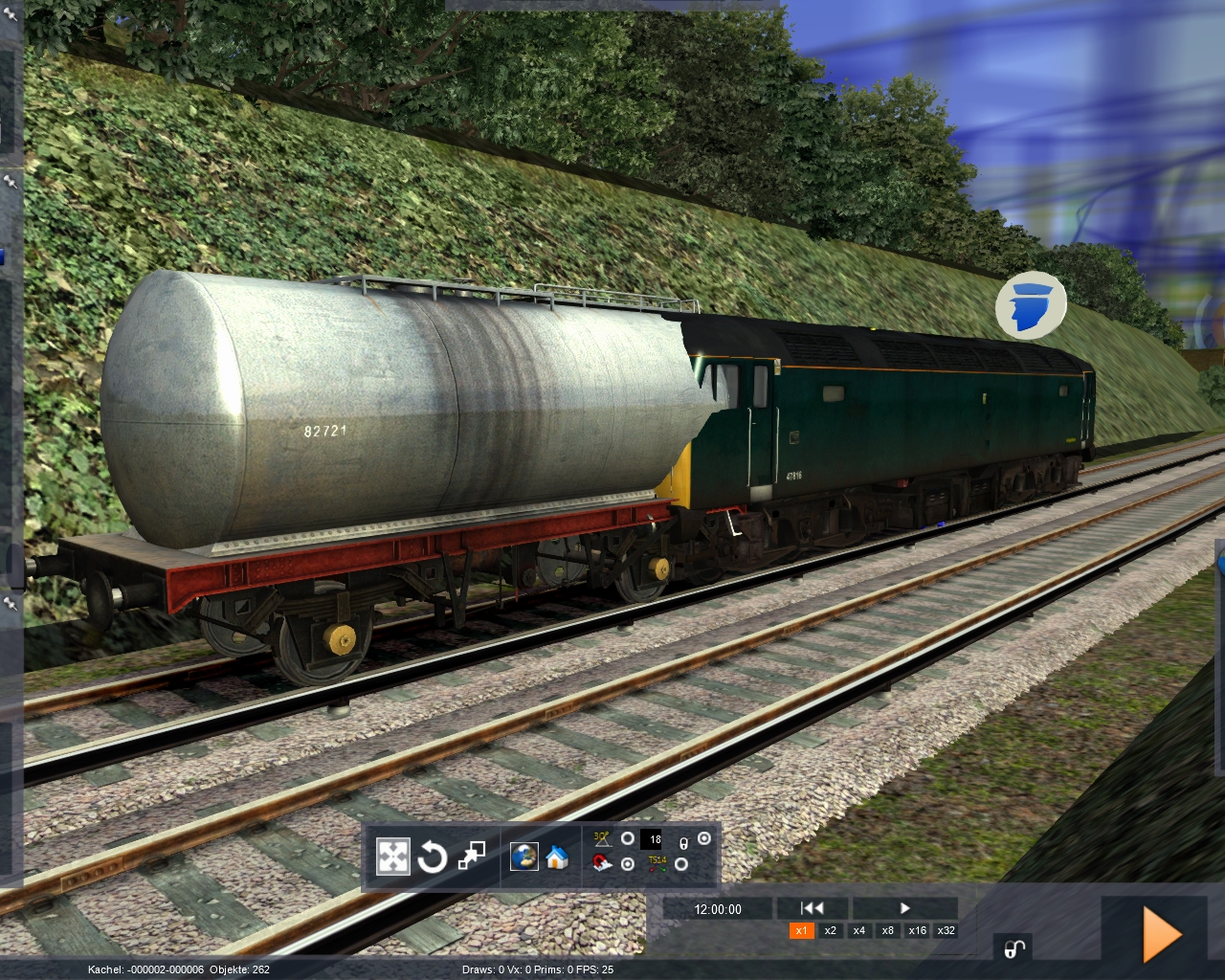Set playback speed to x32
1225x980 pixels.
(x=947, y=930)
